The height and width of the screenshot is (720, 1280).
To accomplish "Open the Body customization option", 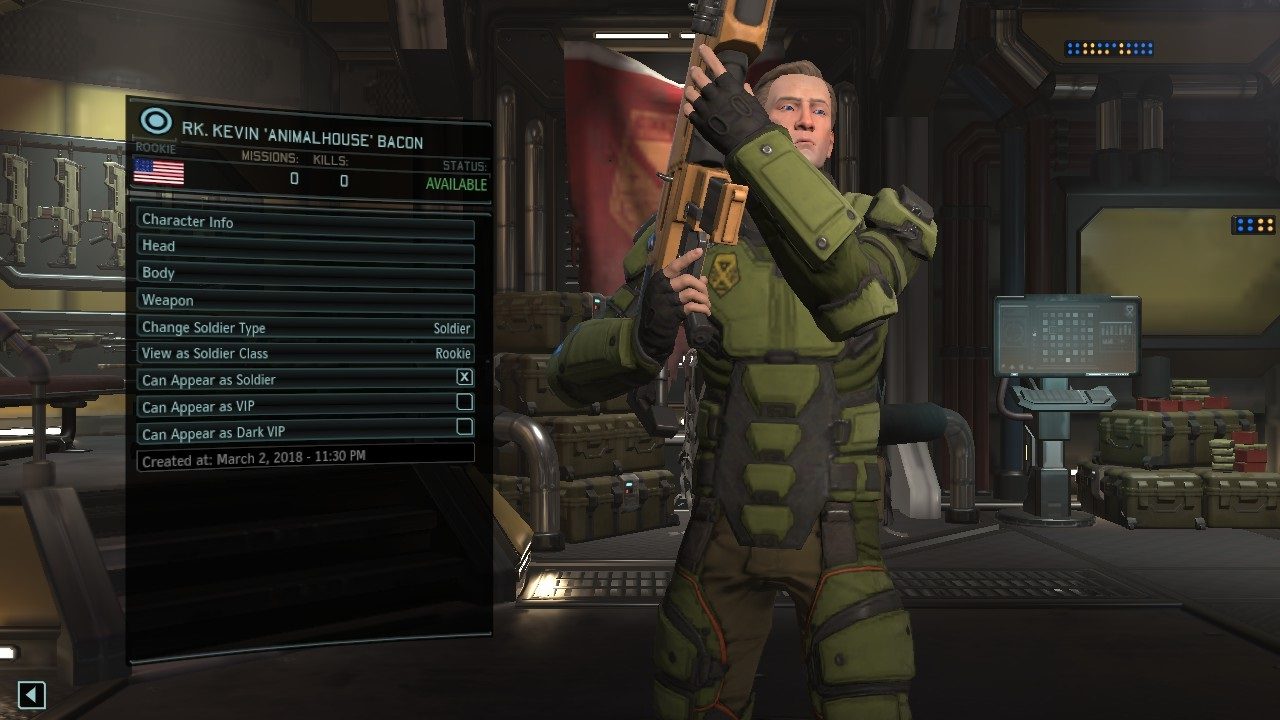I will tap(300, 272).
